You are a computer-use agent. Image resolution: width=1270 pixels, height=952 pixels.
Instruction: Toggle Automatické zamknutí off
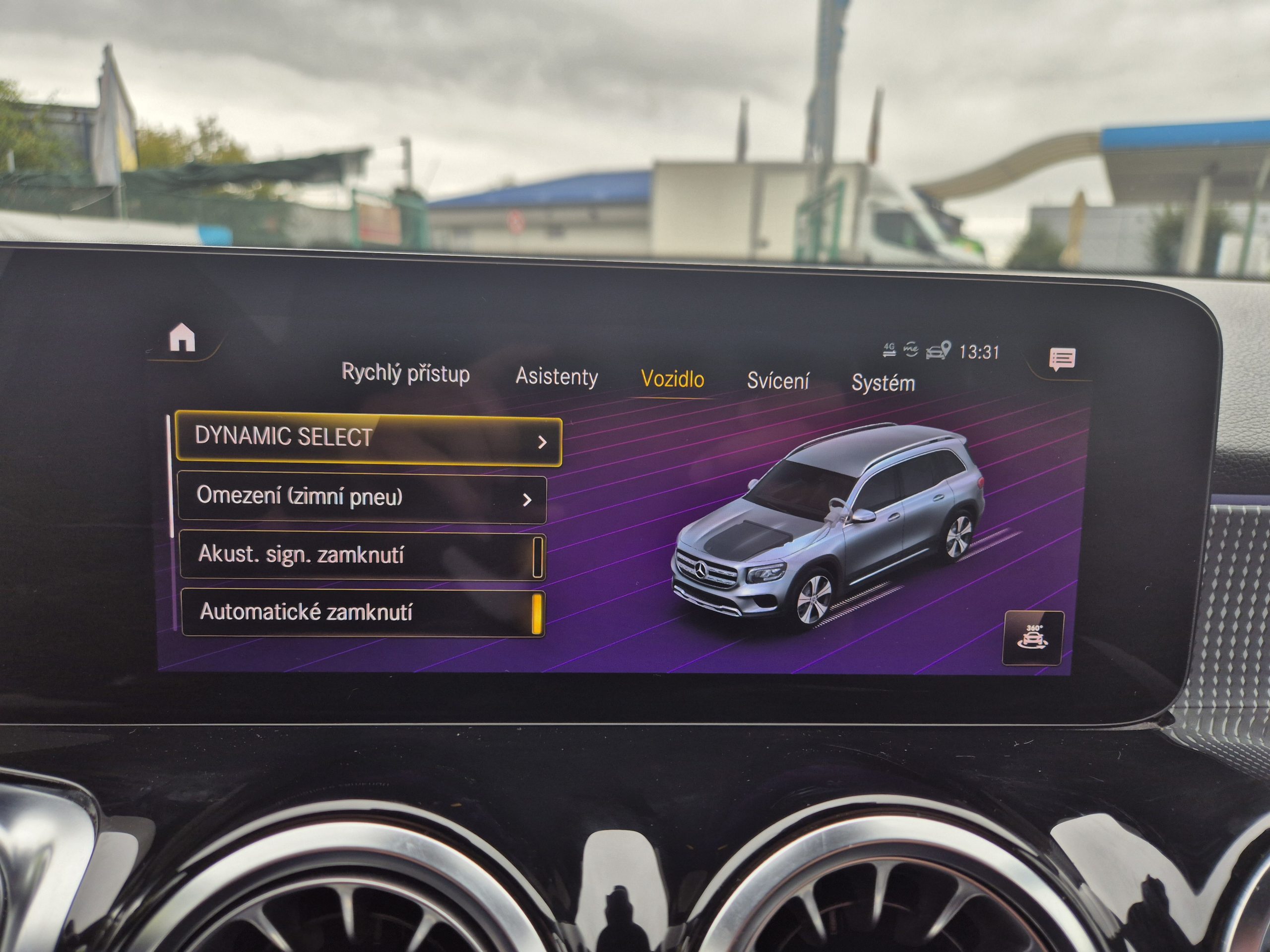point(536,614)
